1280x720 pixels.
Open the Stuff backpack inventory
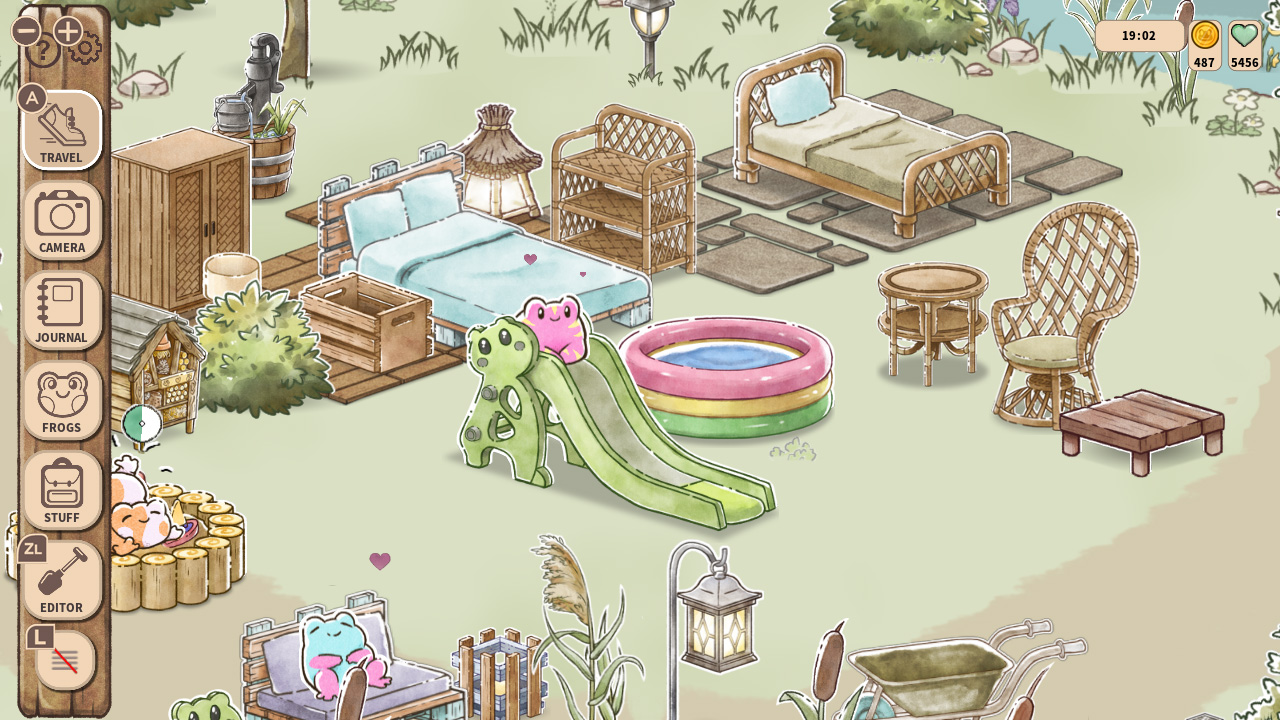(x=61, y=490)
